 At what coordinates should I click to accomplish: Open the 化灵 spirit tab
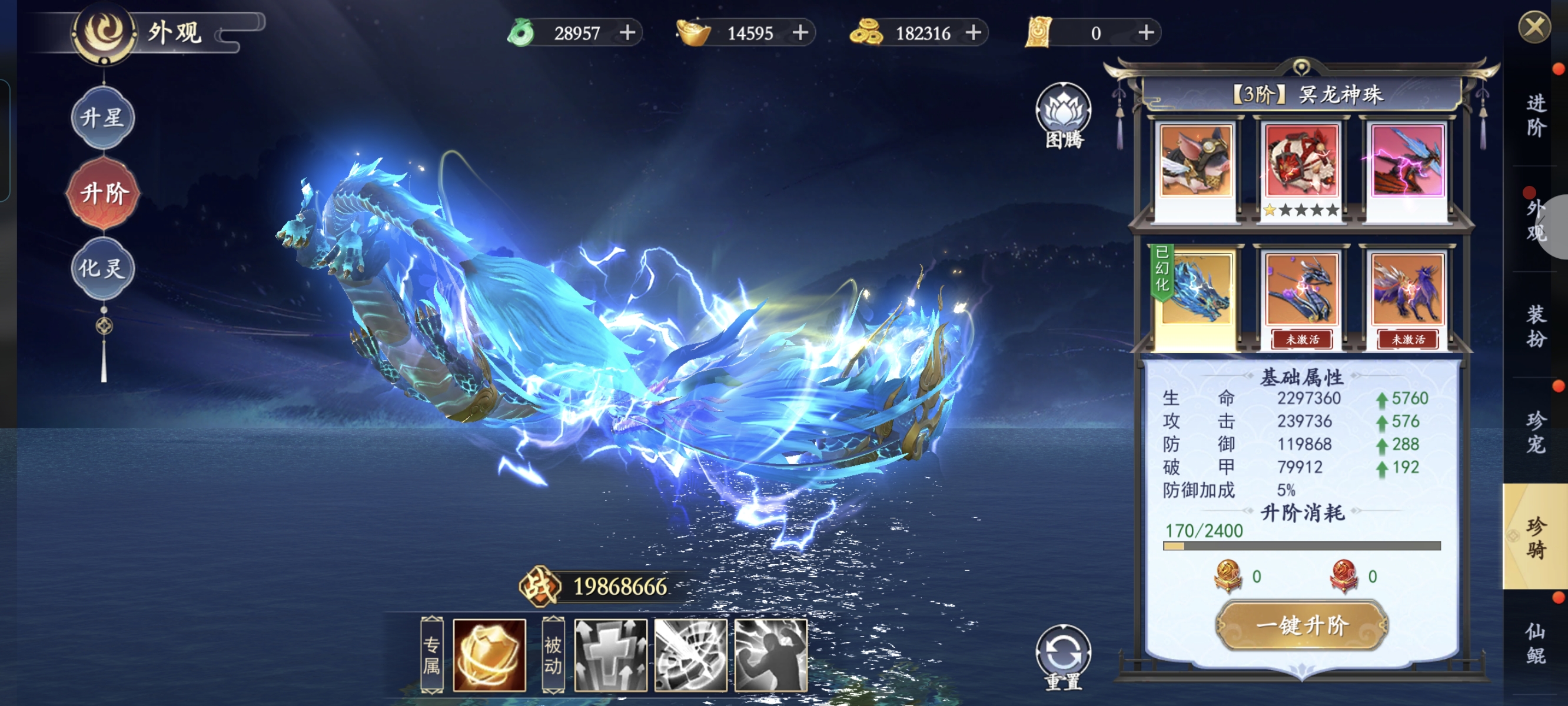pyautogui.click(x=103, y=268)
